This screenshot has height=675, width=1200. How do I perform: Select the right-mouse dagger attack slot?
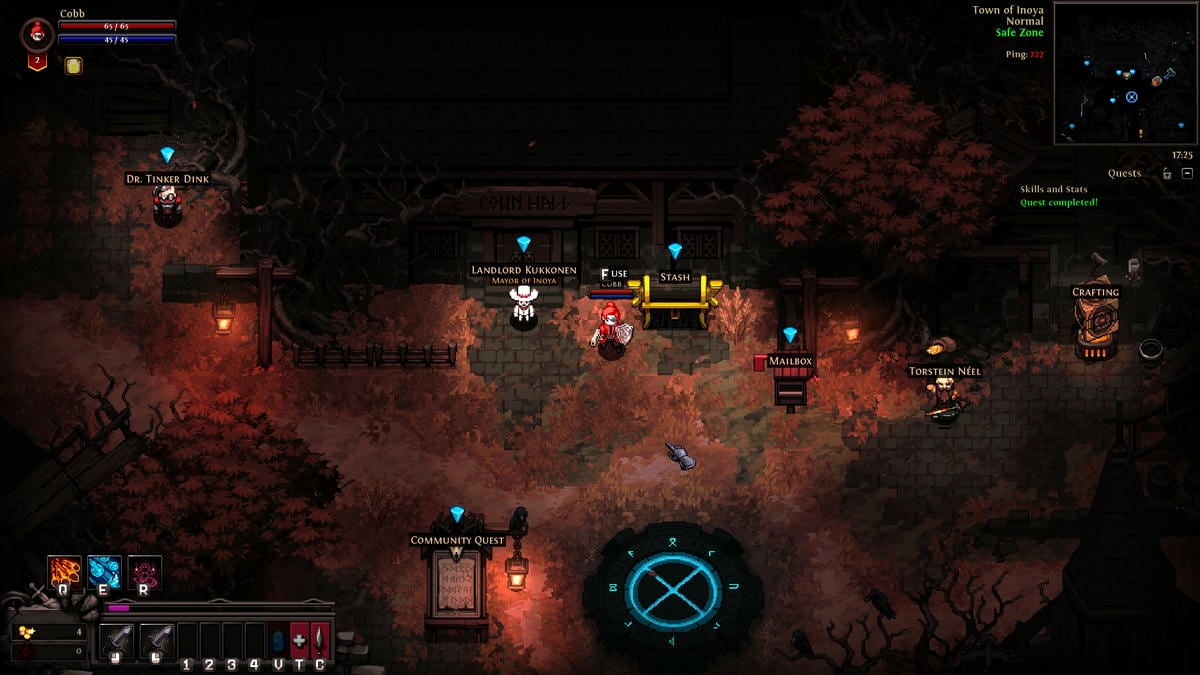(157, 641)
